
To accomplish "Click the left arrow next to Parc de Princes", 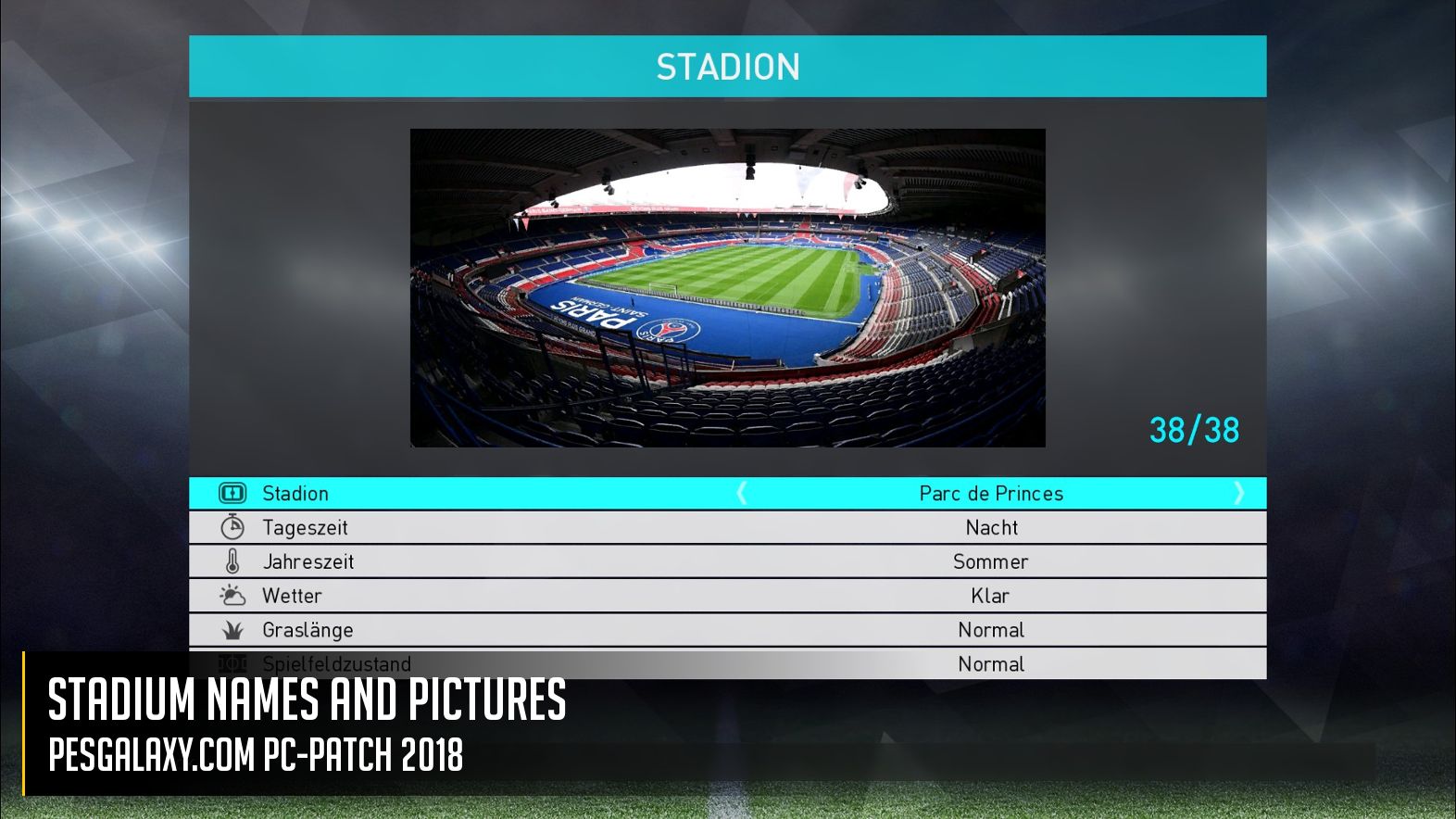I will coord(742,493).
